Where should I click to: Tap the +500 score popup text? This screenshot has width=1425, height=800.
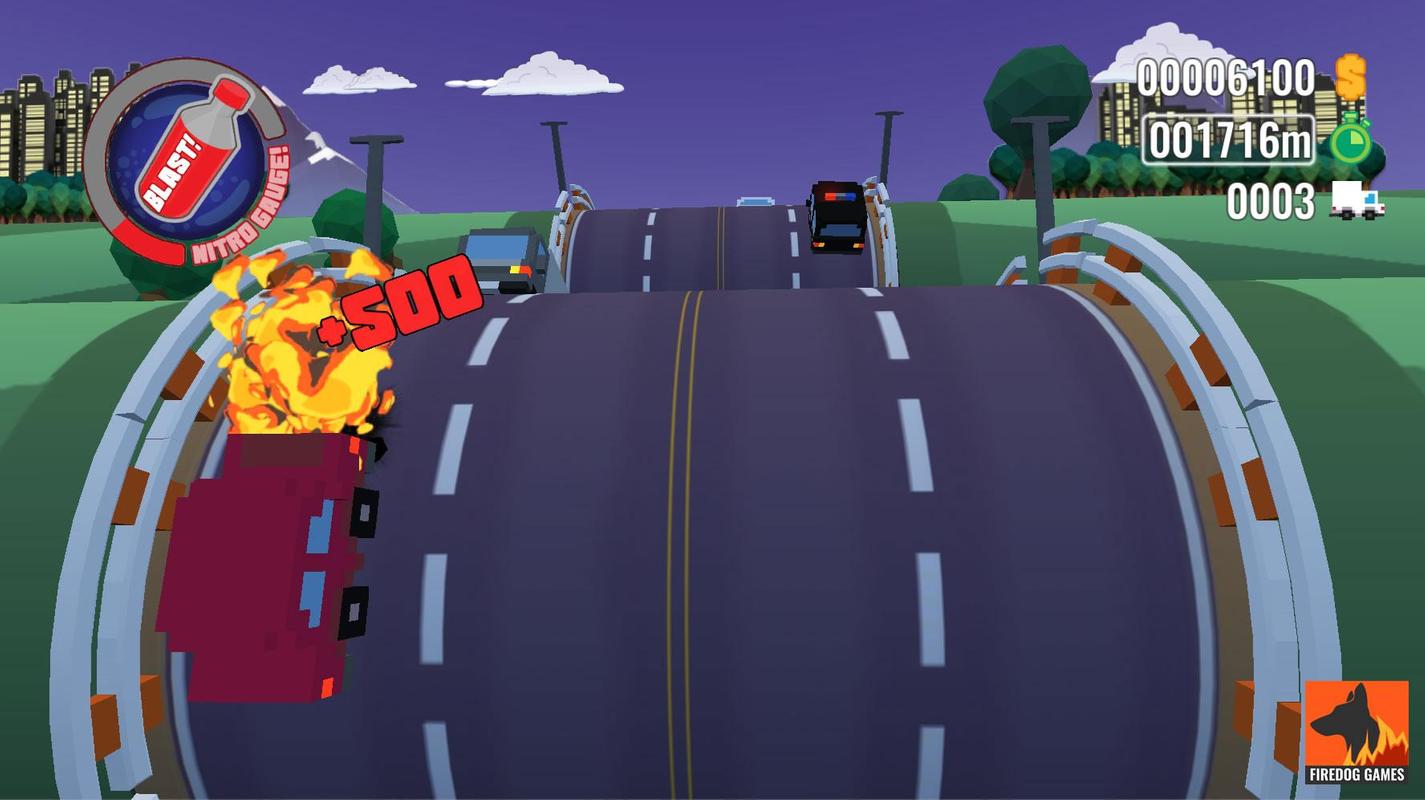pos(400,307)
